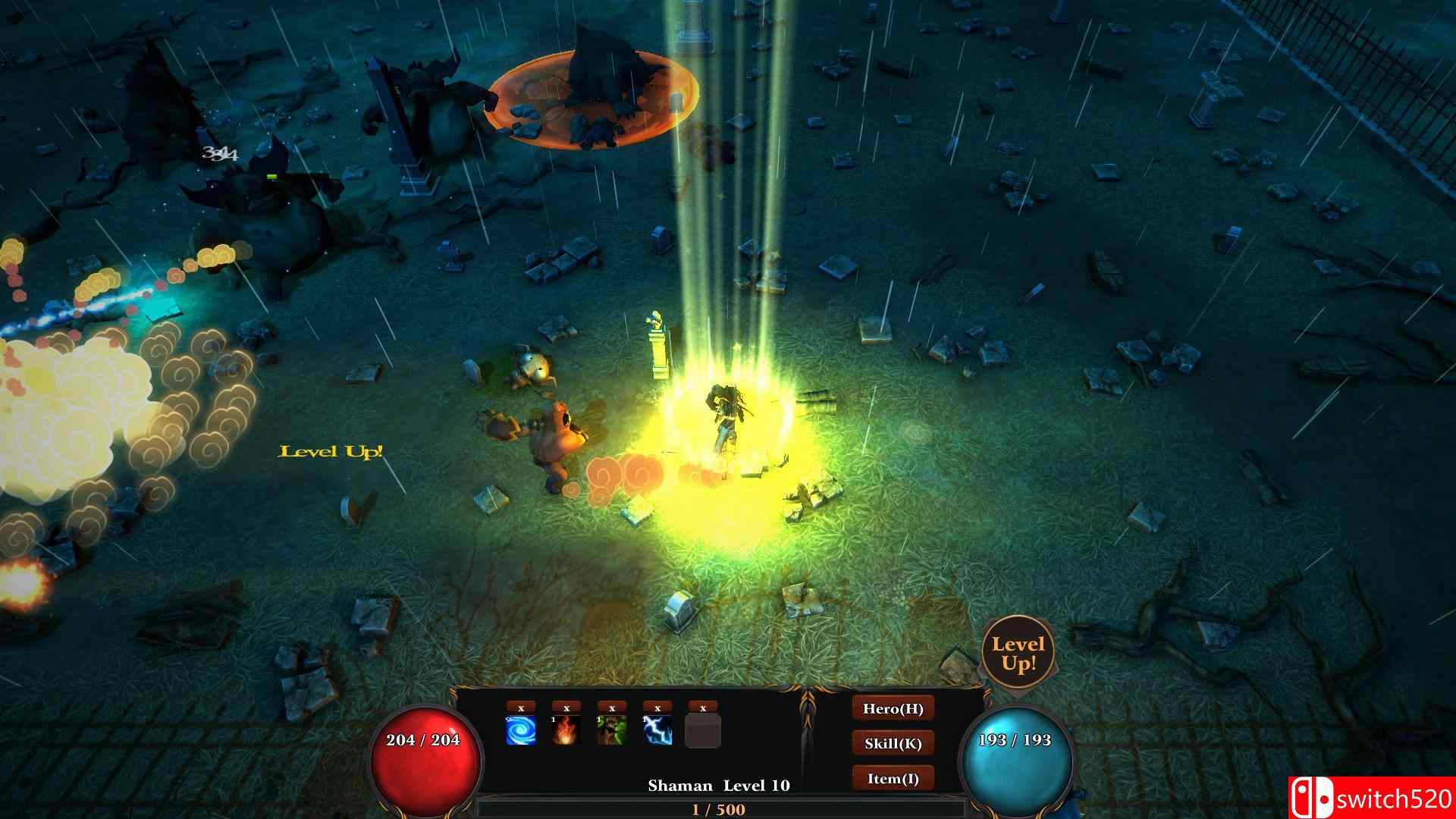Open the Hero(H) panel
Image resolution: width=1456 pixels, height=819 pixels.
893,709
